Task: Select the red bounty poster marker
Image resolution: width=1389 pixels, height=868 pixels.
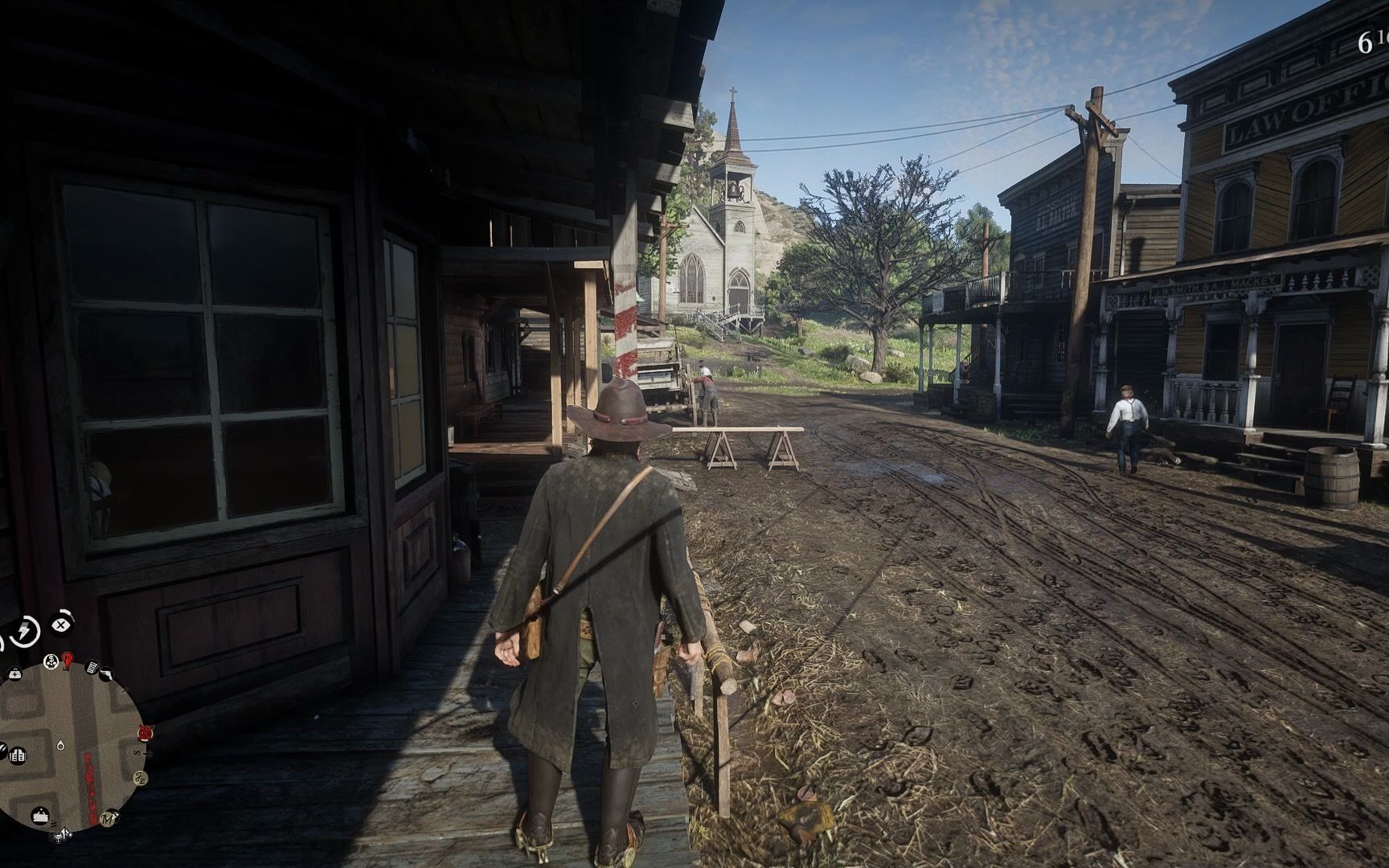Action: [68, 661]
